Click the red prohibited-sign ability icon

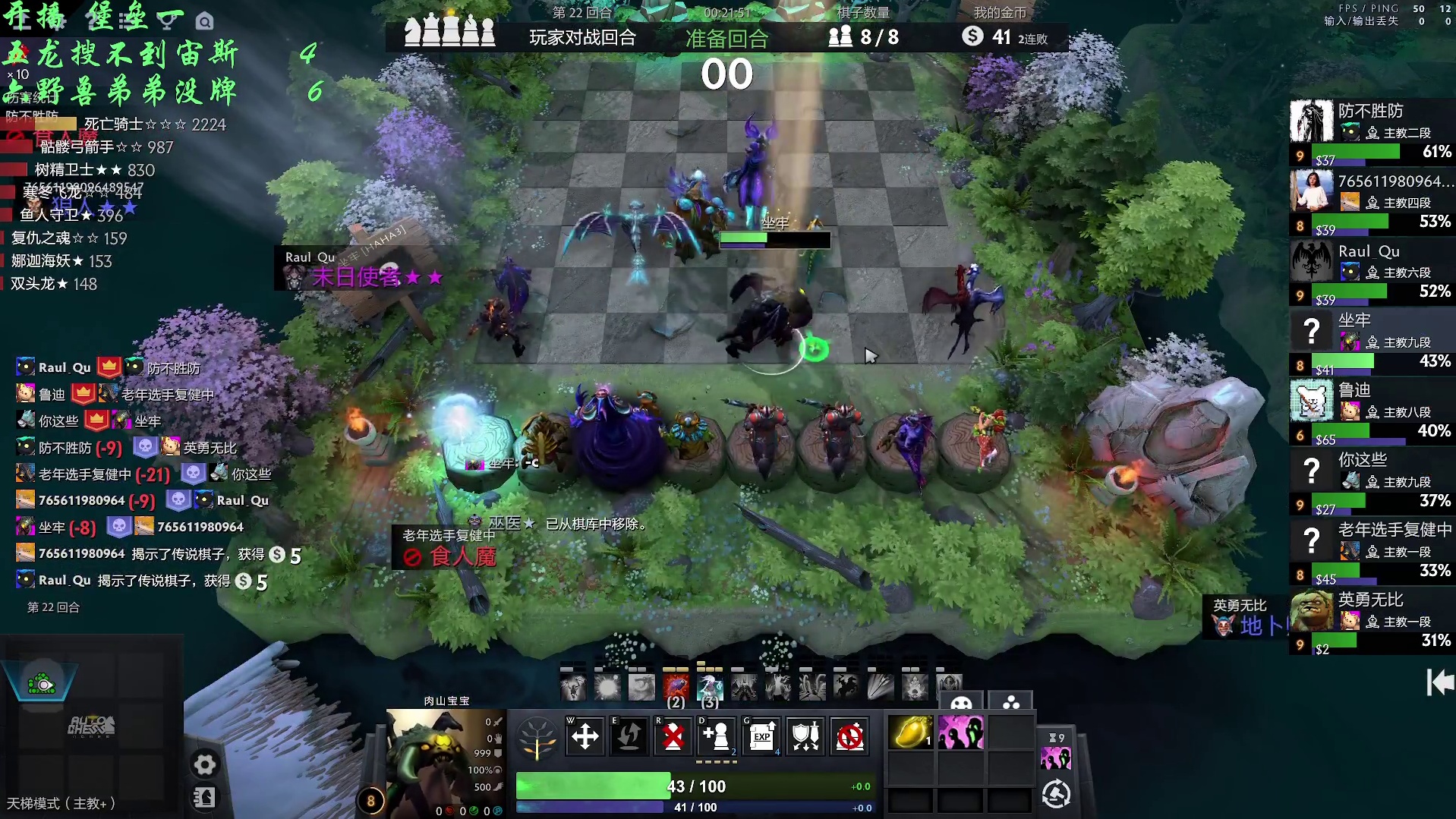coord(849,736)
